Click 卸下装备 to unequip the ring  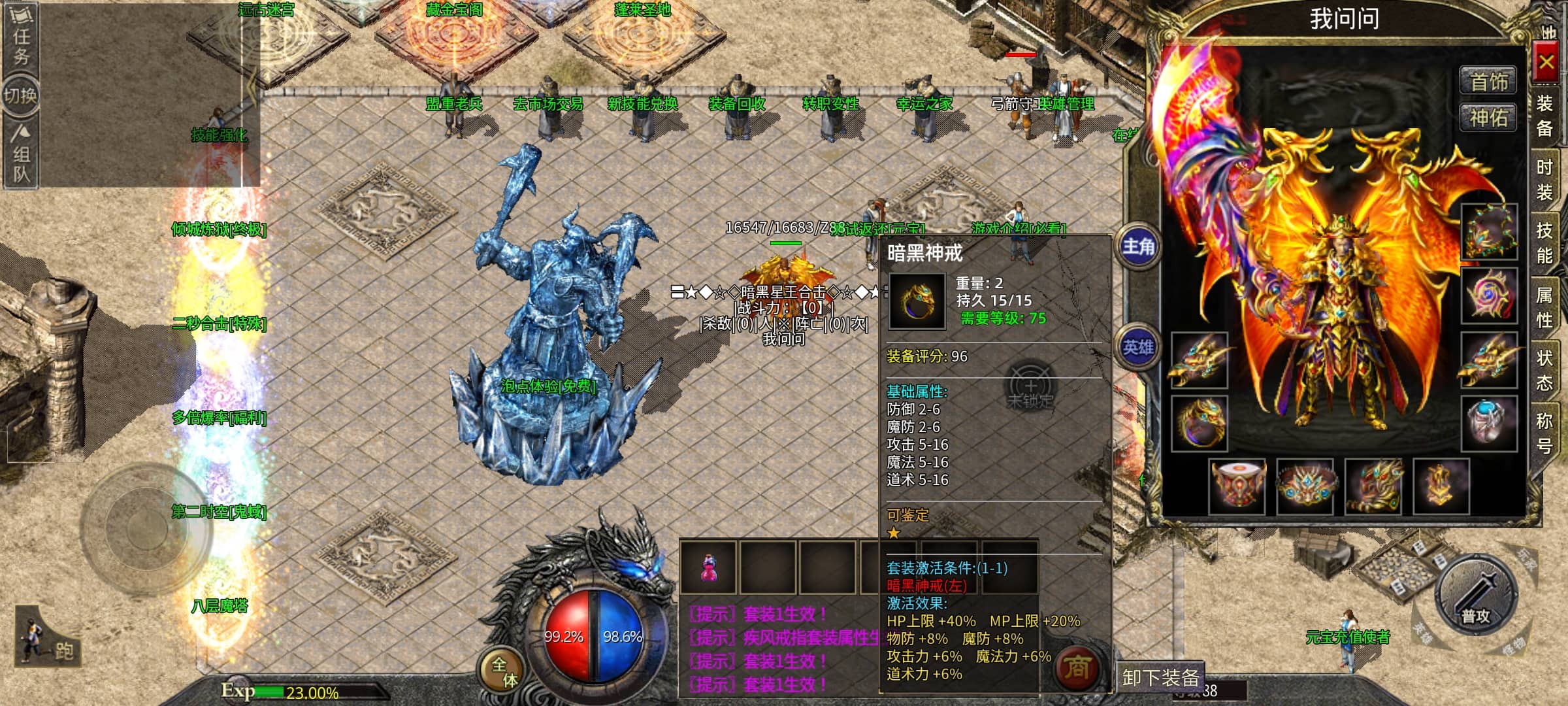pos(1160,678)
